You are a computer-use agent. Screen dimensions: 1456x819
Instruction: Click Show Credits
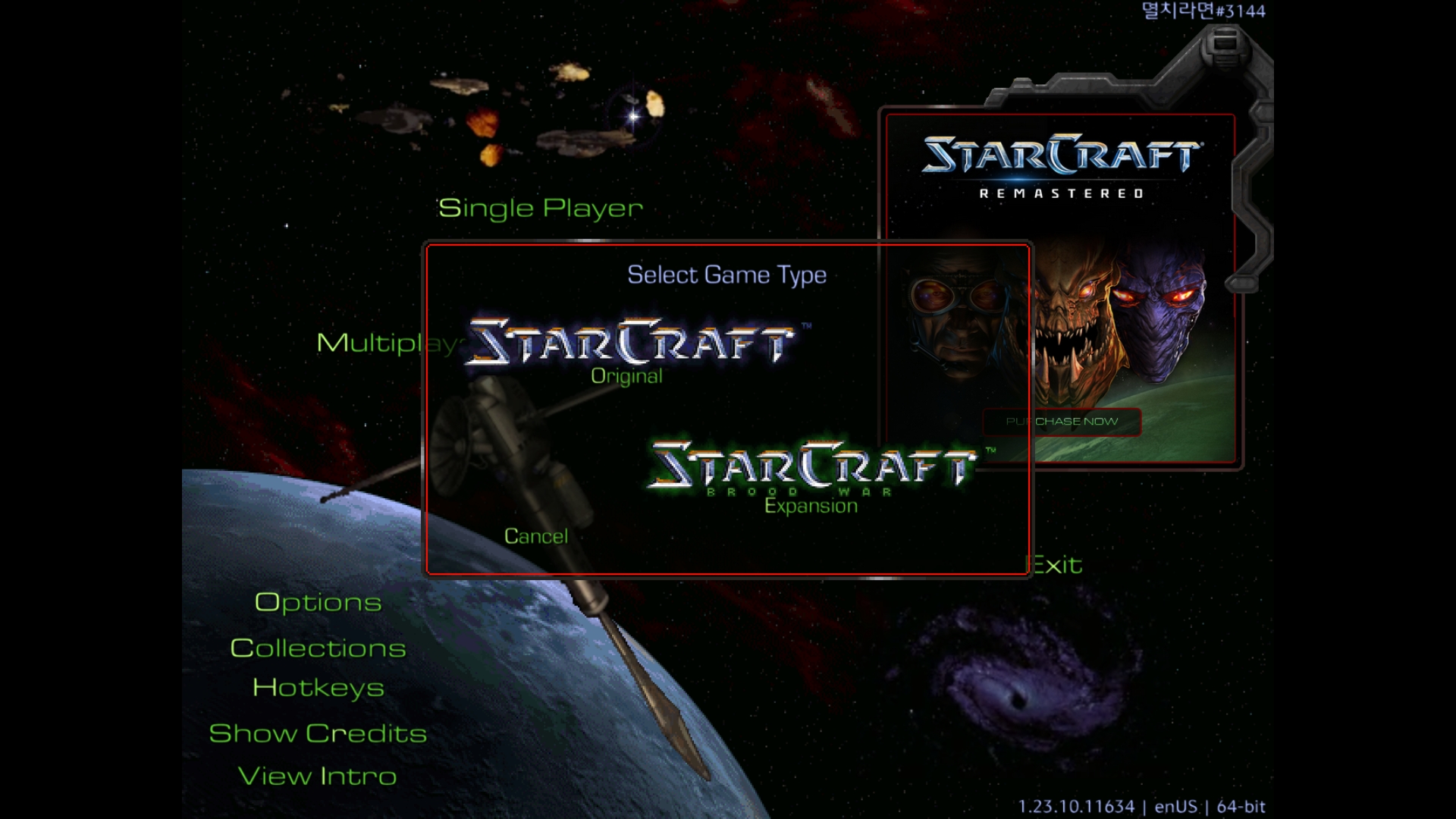click(318, 733)
